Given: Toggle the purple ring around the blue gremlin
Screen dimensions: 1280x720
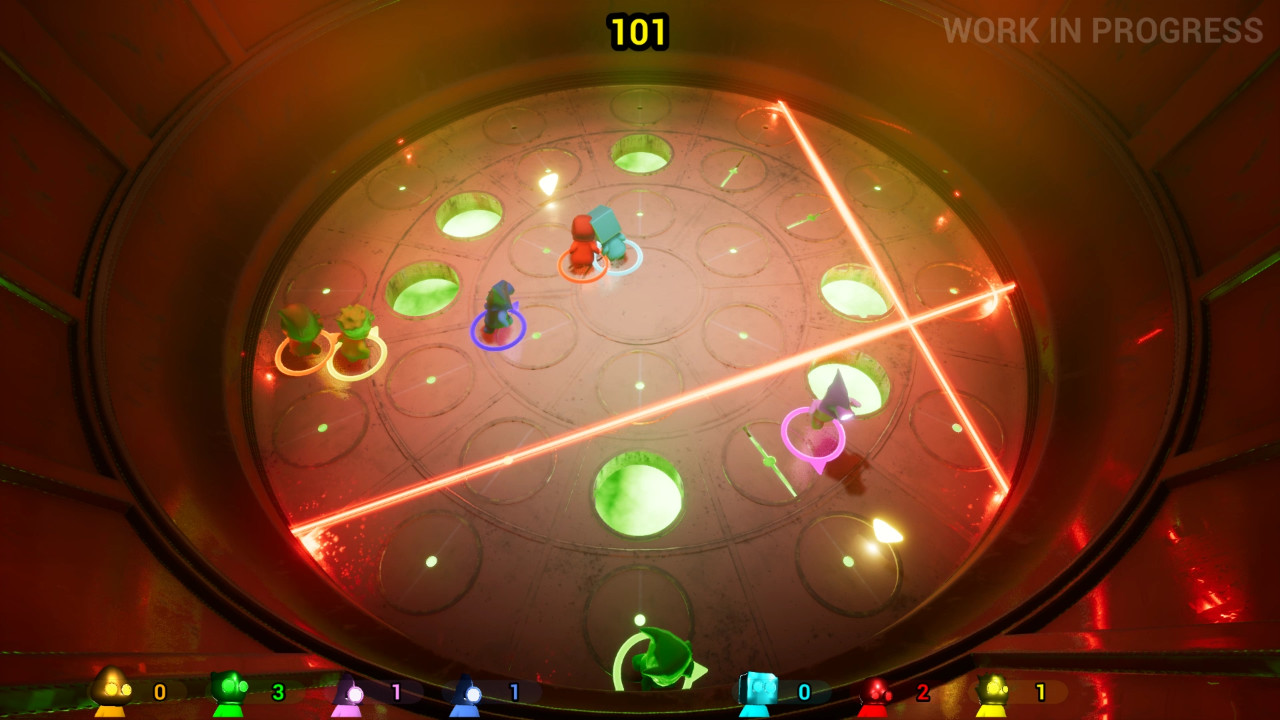Looking at the screenshot, I should pos(497,330).
